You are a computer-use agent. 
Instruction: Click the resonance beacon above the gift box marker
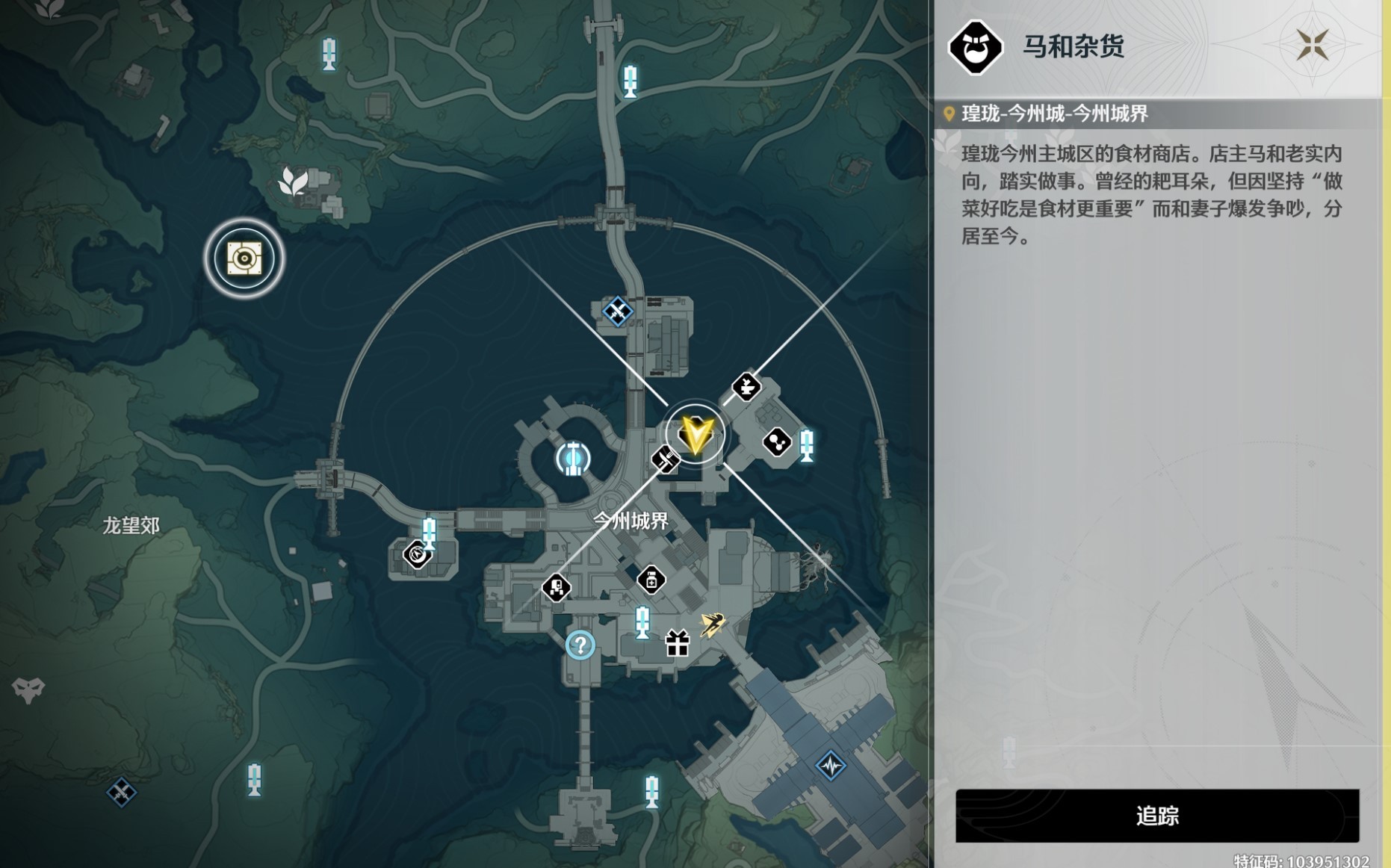642,623
